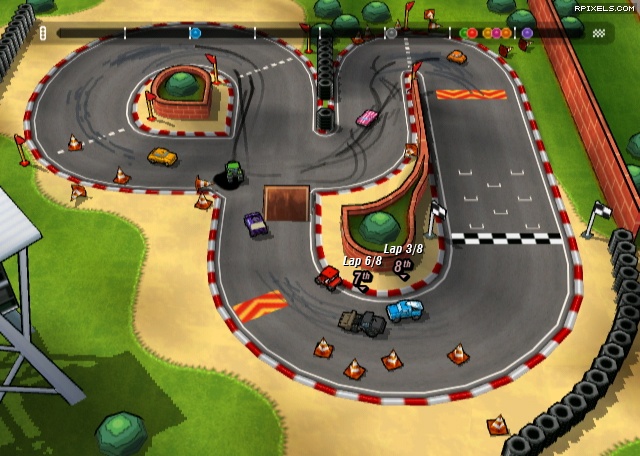This screenshot has width=640, height=456.
Task: Click the purple racer marker near the finish
Action: click(527, 33)
